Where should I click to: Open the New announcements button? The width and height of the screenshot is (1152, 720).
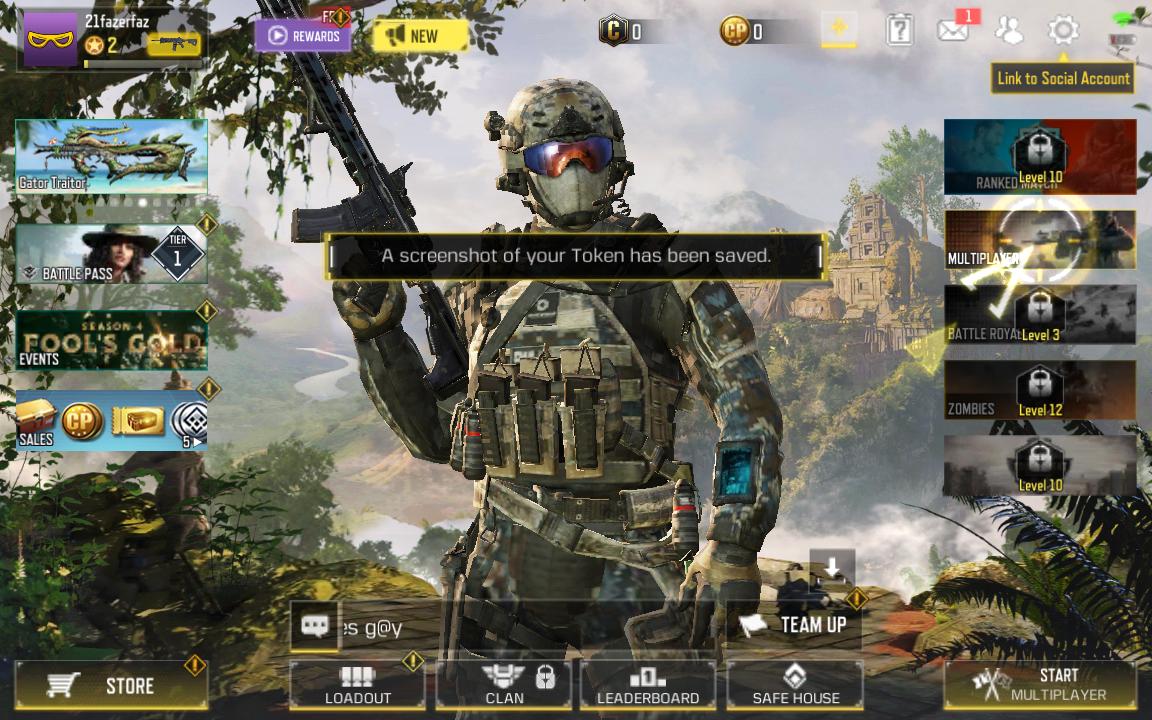tap(420, 37)
